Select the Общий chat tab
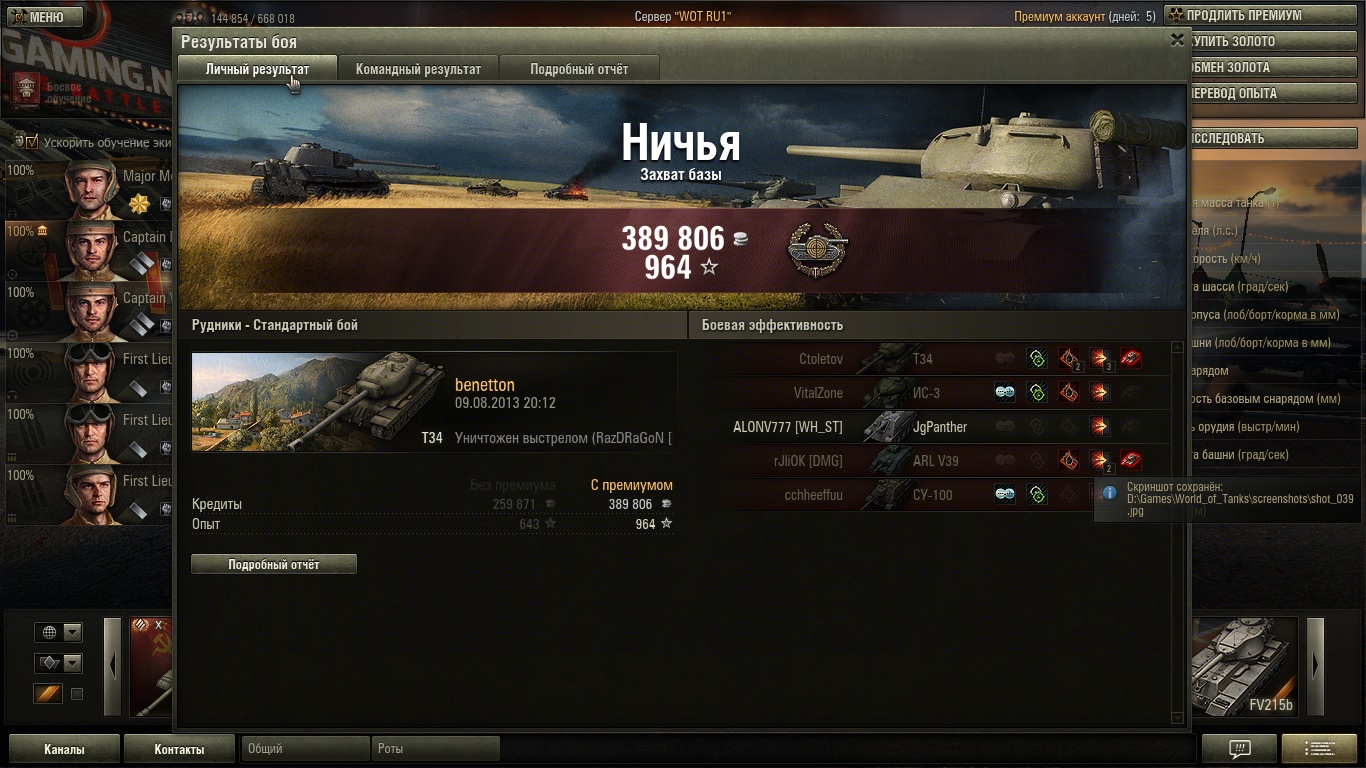1366x768 pixels. (305, 748)
